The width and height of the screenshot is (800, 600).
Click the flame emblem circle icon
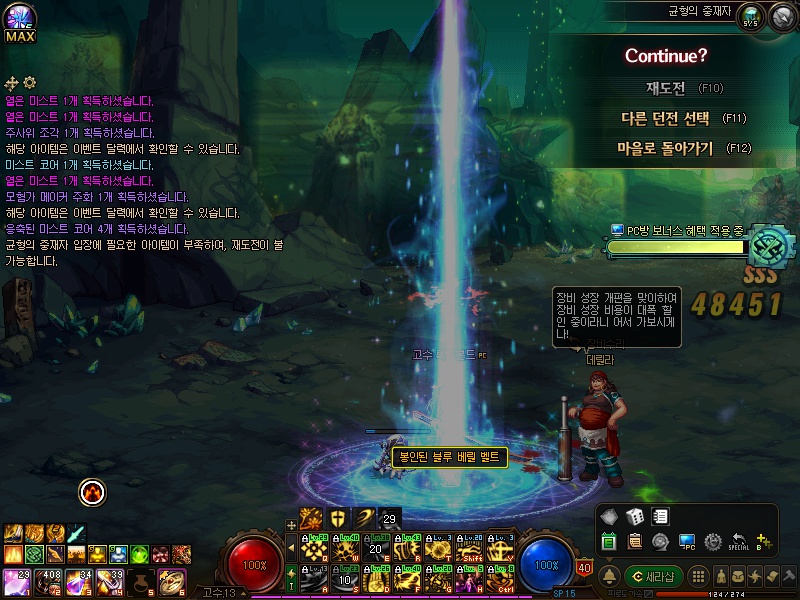(92, 491)
